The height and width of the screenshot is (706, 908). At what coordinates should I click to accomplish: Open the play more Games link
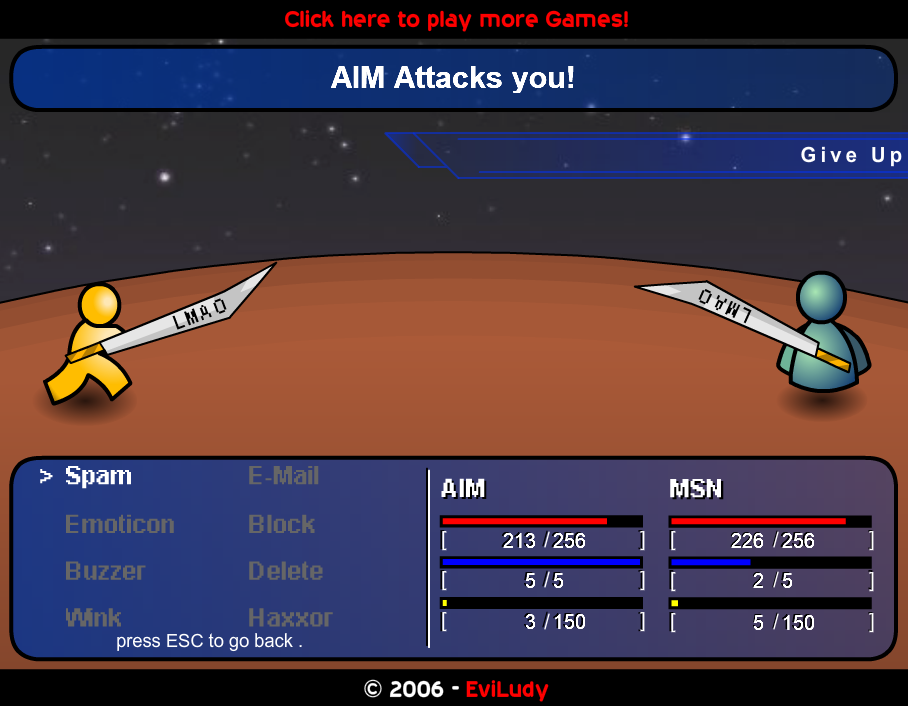456,19
